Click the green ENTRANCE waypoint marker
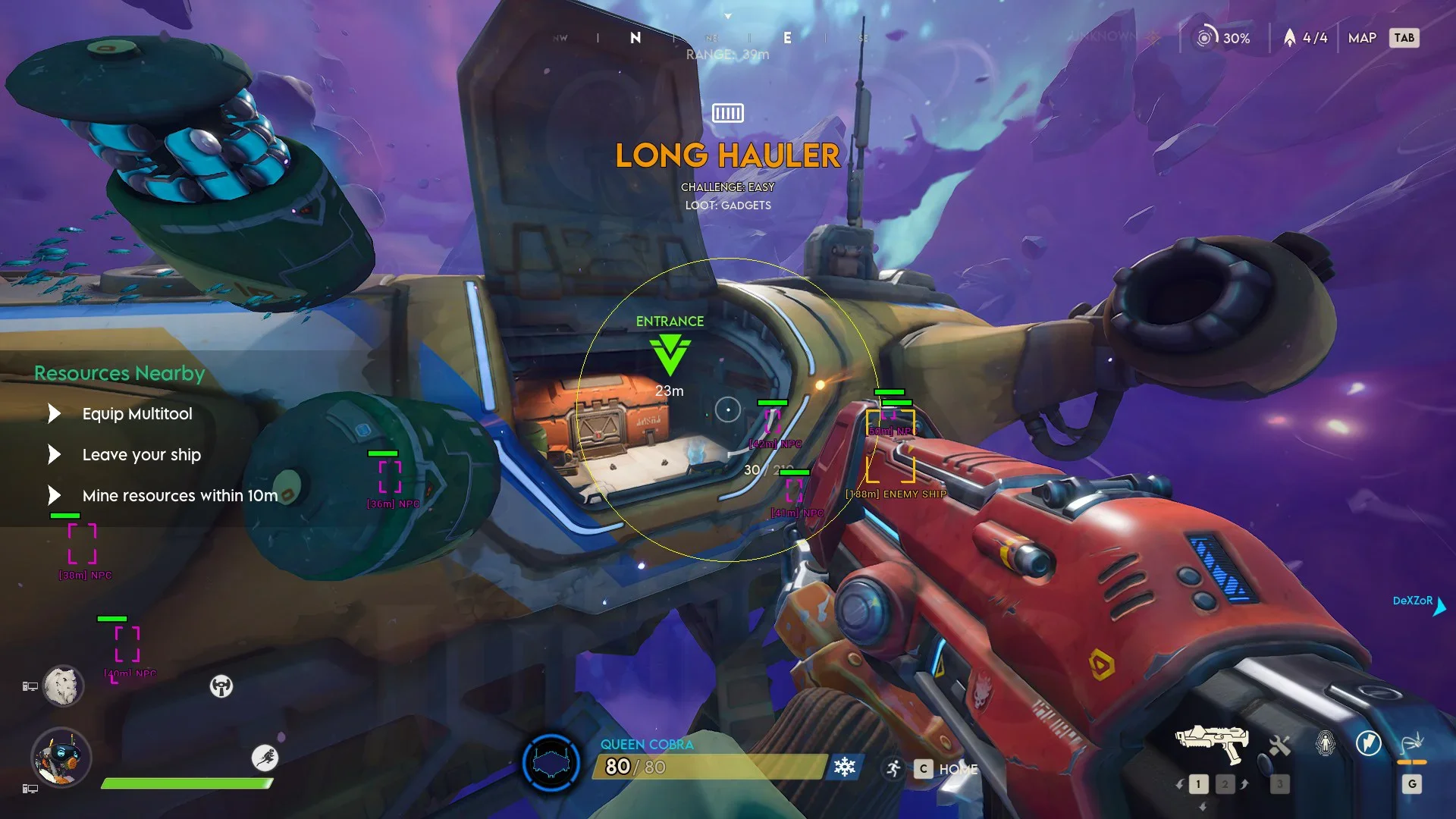The width and height of the screenshot is (1456, 819). (670, 354)
